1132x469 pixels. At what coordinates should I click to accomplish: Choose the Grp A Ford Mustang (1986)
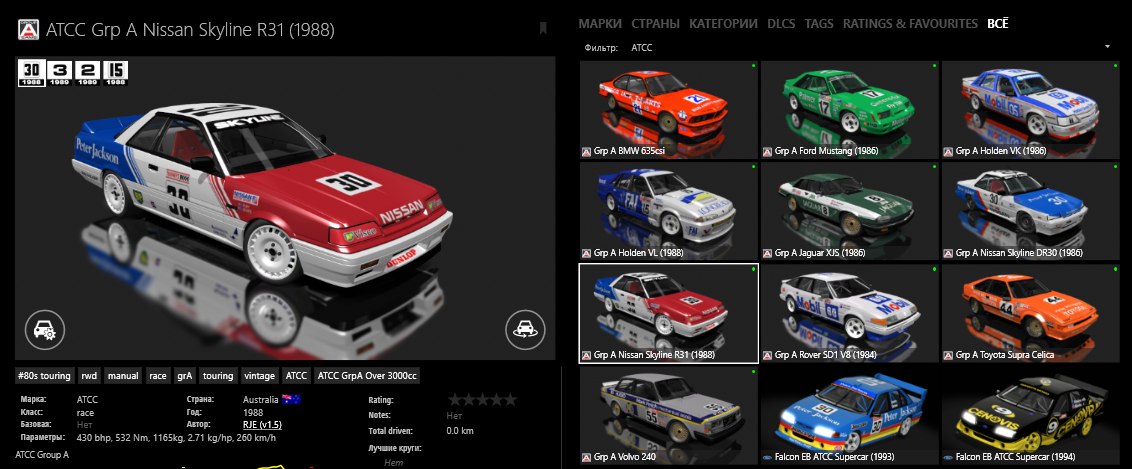tap(850, 110)
